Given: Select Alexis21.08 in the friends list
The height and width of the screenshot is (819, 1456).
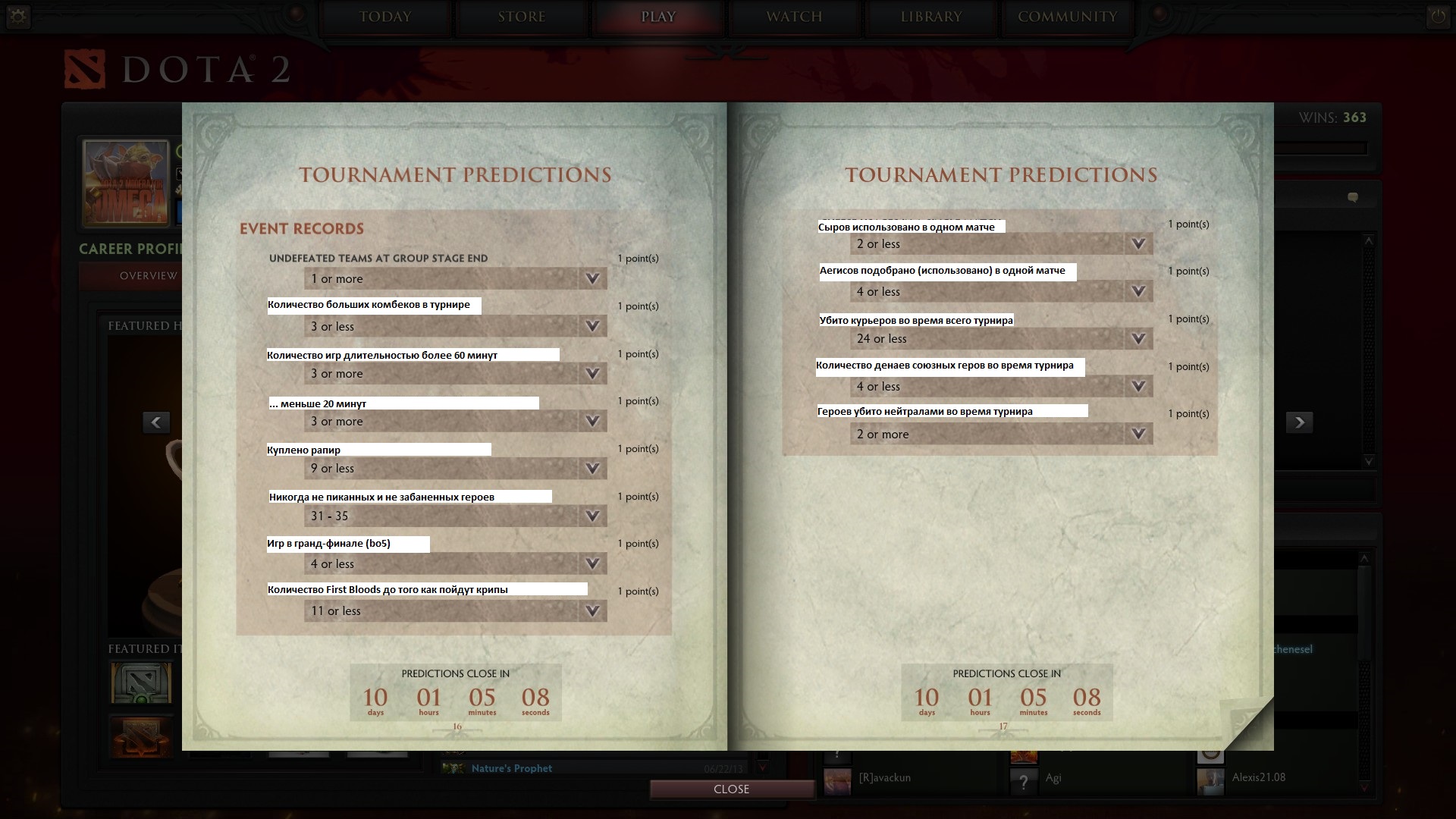Looking at the screenshot, I should [x=1258, y=777].
